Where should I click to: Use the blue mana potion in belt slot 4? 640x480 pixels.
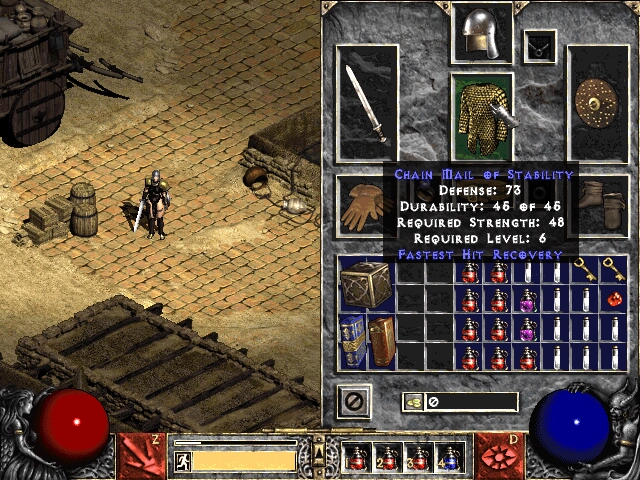point(450,458)
